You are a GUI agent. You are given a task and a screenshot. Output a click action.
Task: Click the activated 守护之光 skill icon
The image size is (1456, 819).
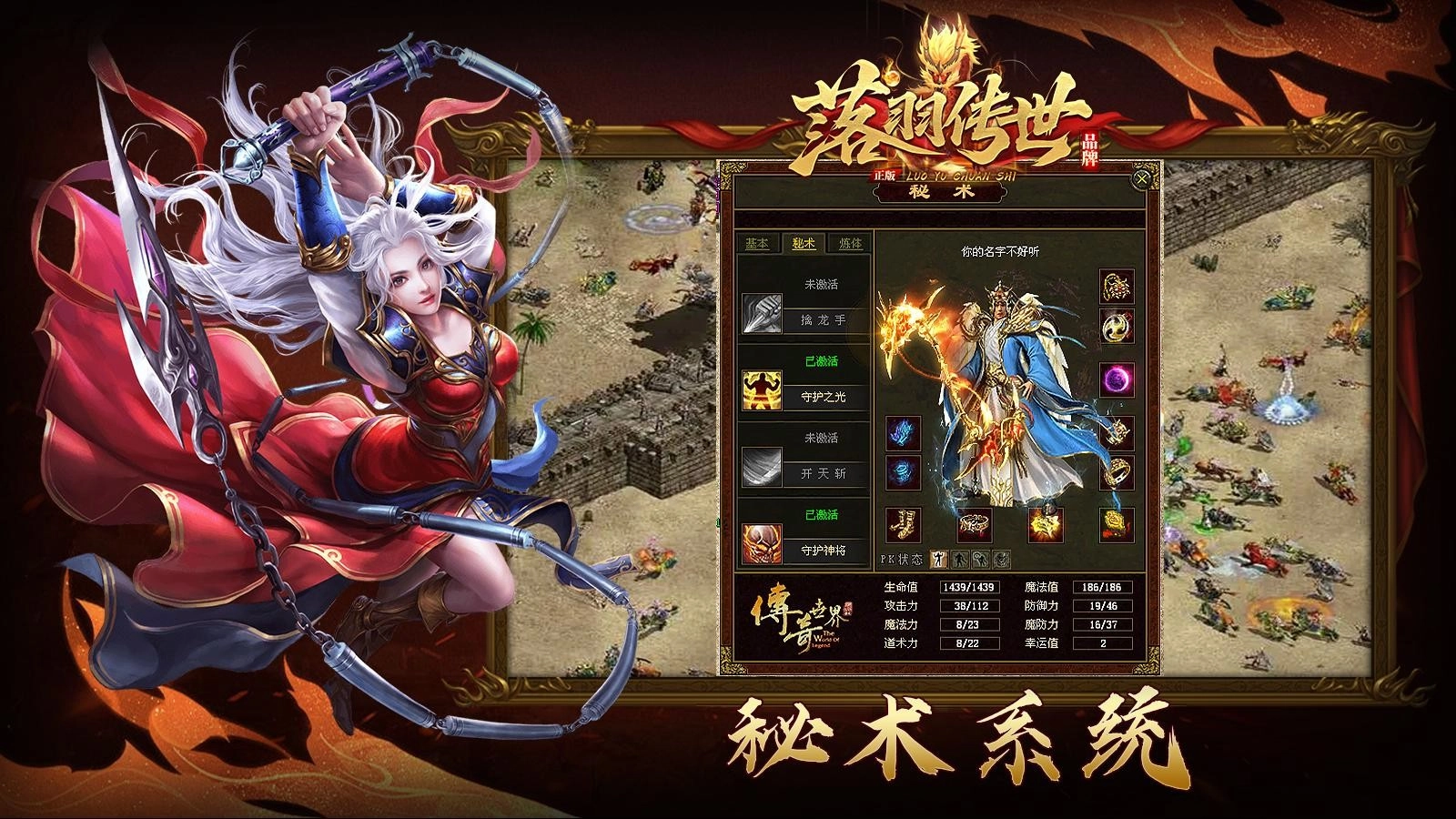click(761, 389)
